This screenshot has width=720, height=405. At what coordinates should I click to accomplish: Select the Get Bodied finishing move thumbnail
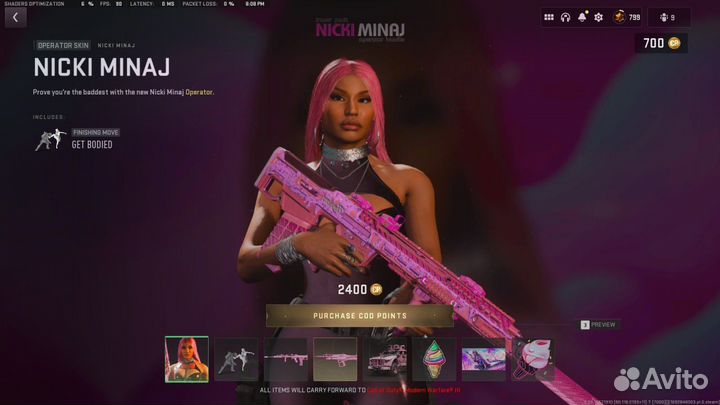click(x=236, y=359)
